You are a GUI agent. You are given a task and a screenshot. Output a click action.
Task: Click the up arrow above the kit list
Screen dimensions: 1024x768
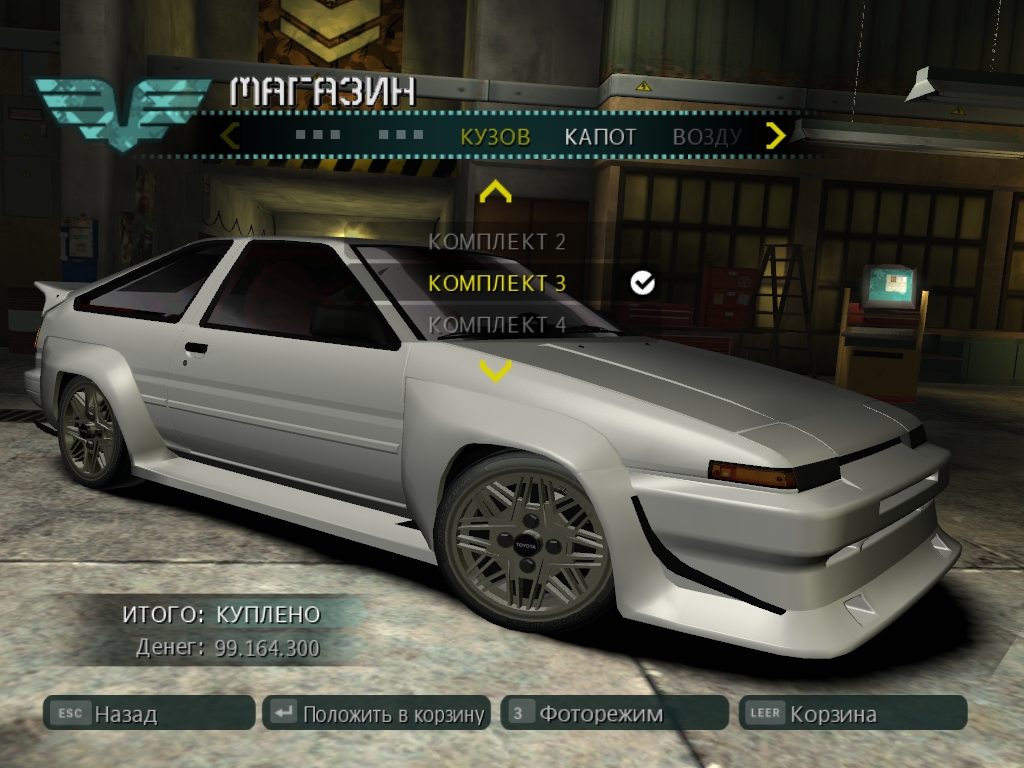(496, 191)
